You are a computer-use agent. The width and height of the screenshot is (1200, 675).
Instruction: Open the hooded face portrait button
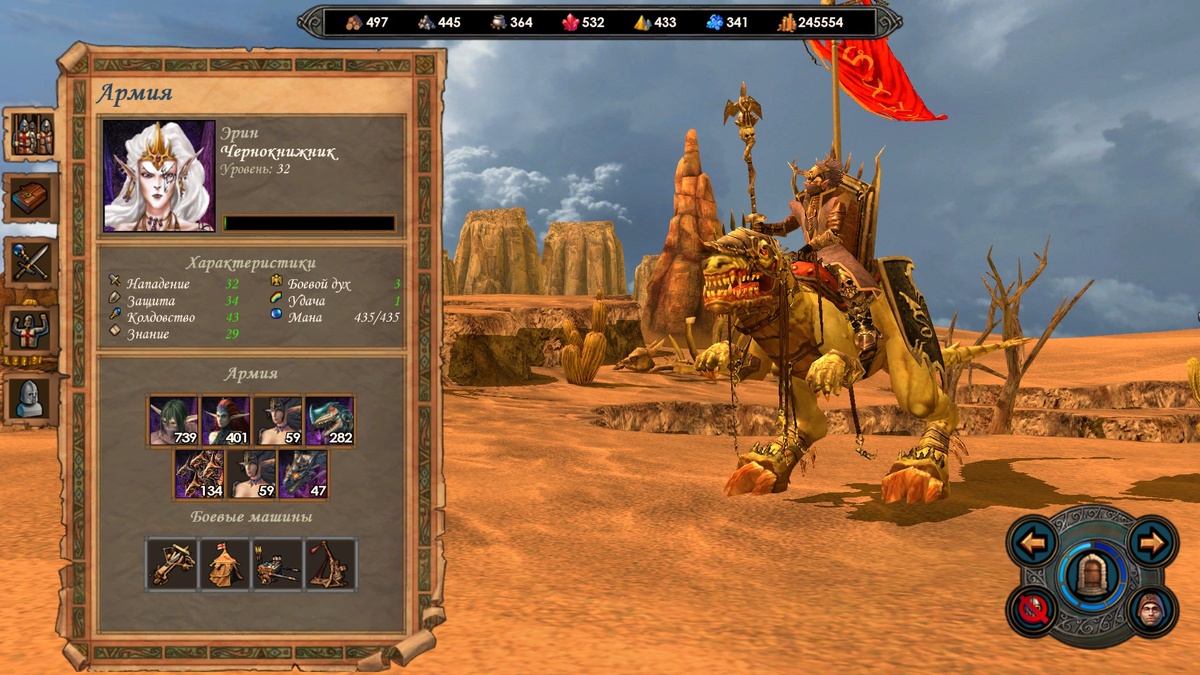(1152, 610)
